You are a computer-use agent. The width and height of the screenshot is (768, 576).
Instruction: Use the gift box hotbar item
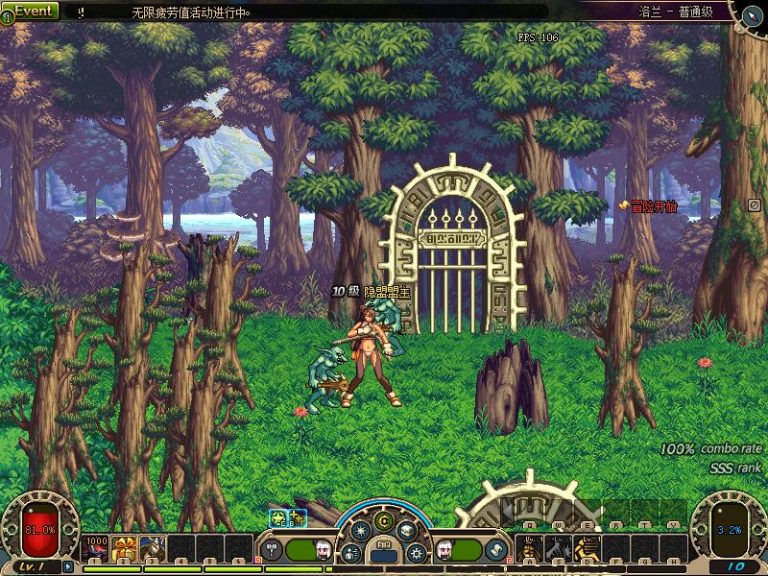pyautogui.click(x=125, y=548)
